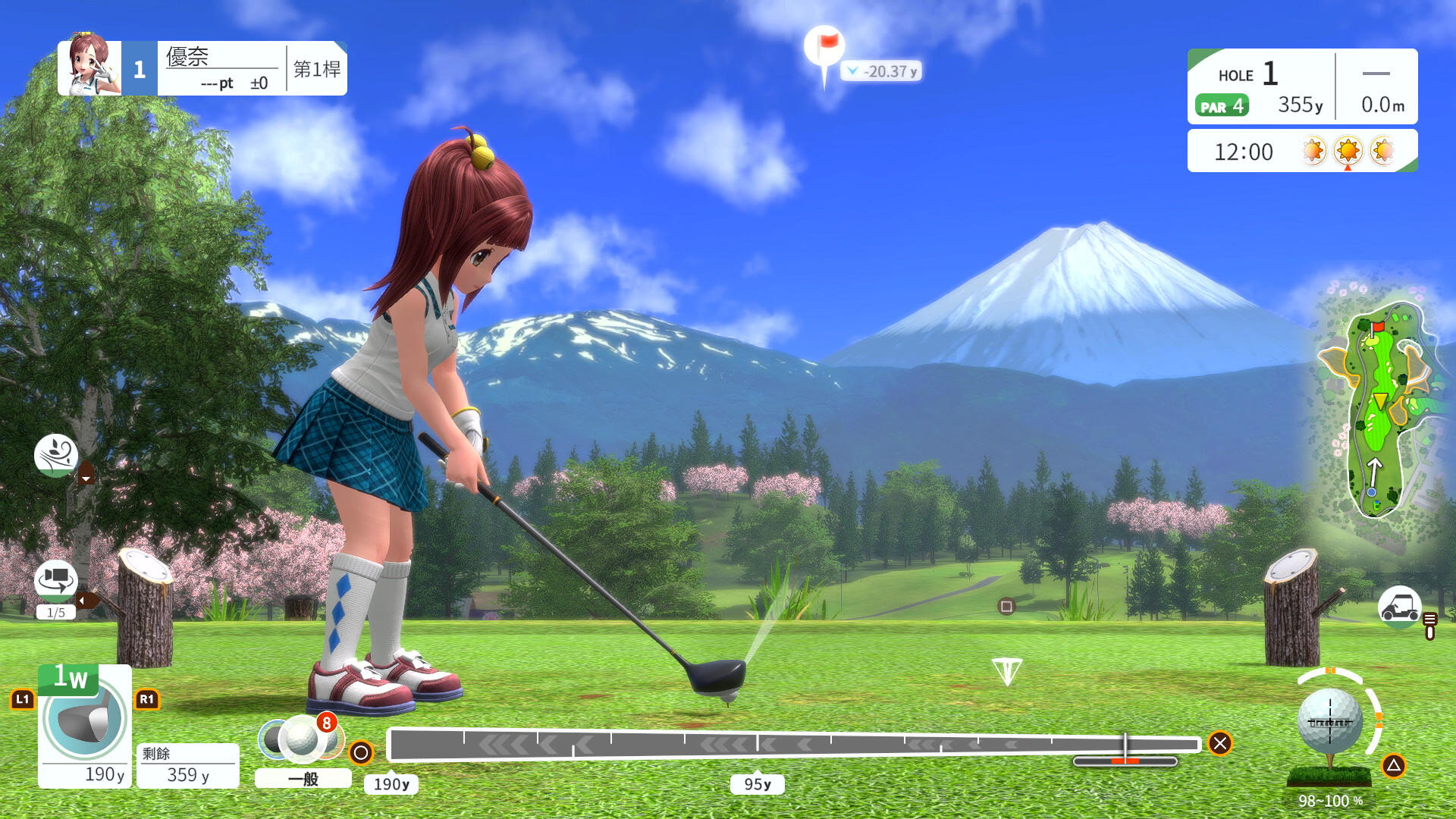This screenshot has height=819, width=1456.
Task: Click the 12:00 weather forecast panel
Action: click(1301, 151)
